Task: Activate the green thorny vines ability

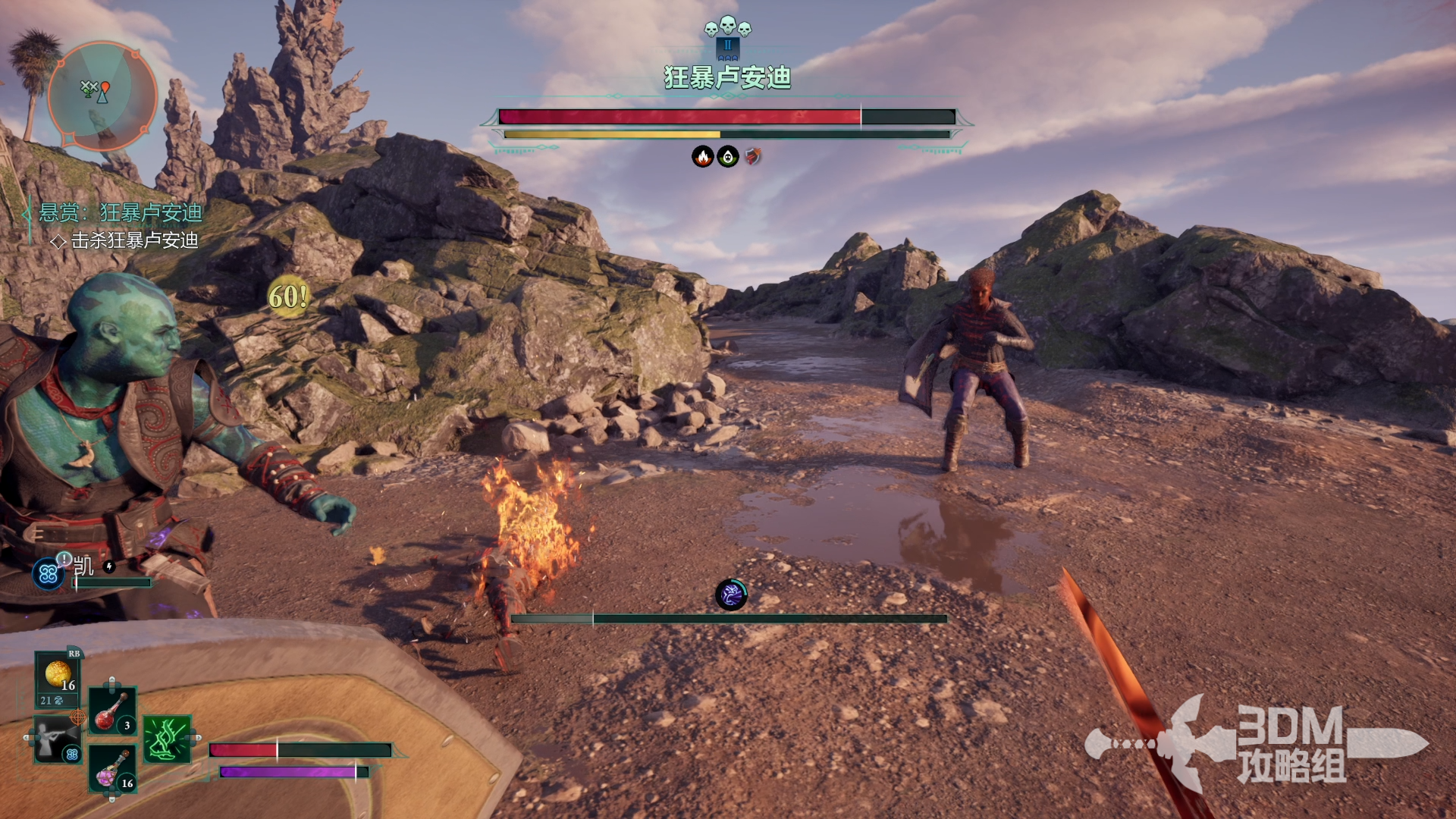Action: 167,739
